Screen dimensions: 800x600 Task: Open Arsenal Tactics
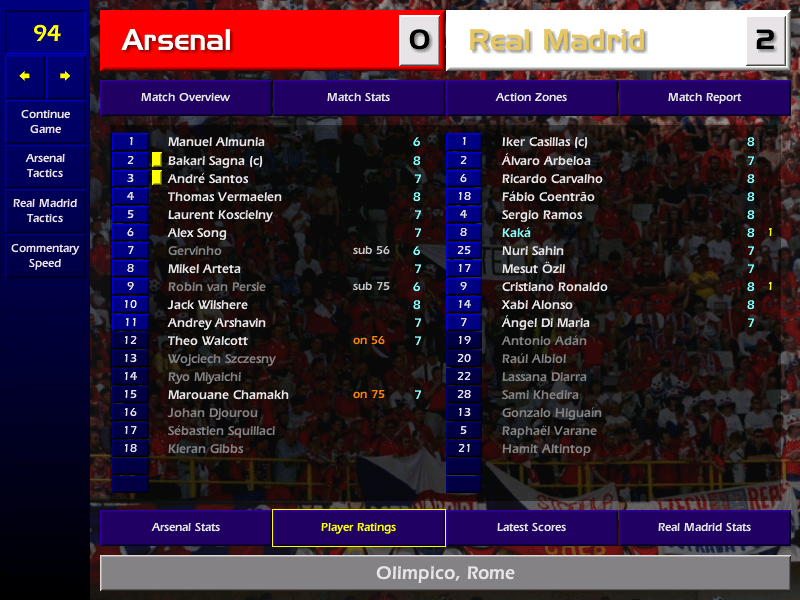[x=45, y=166]
